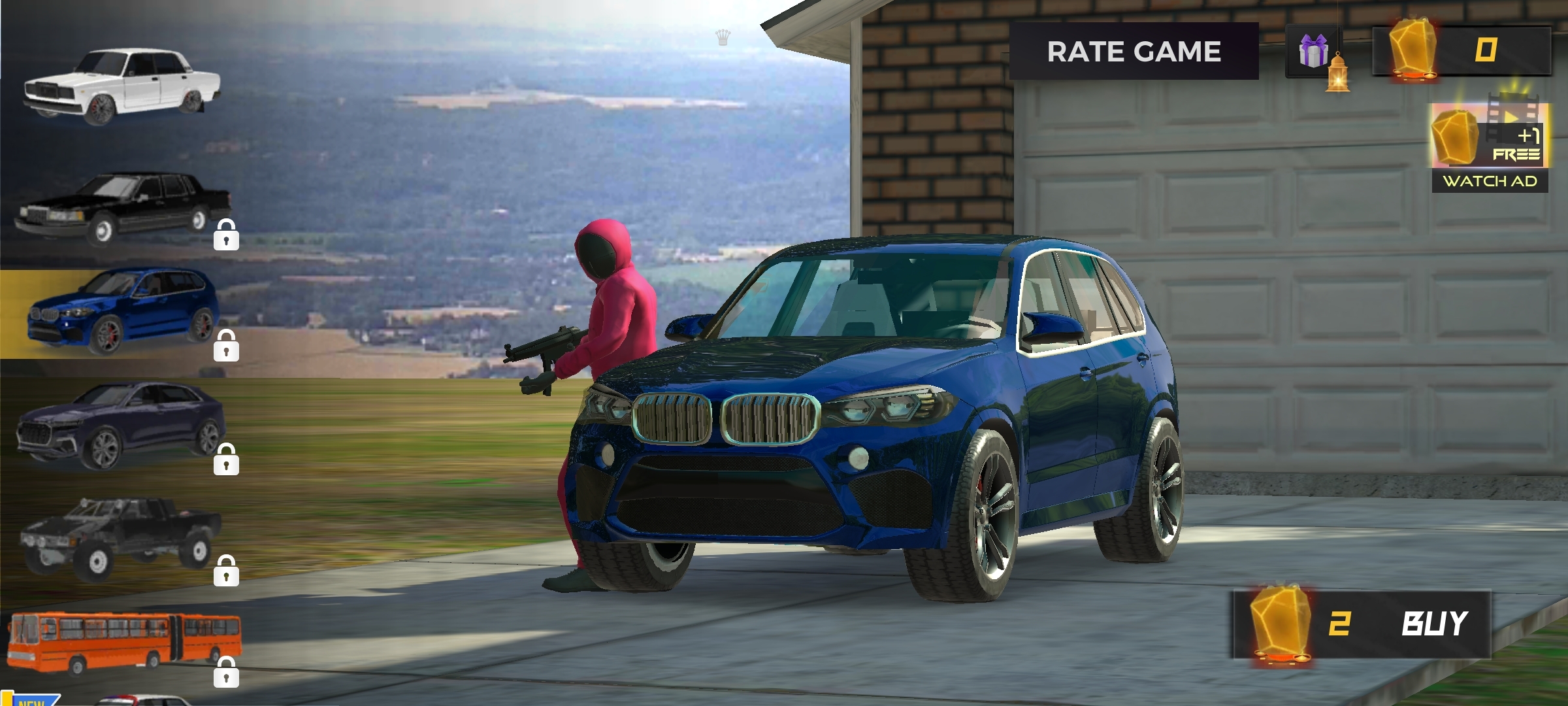Viewport: 1568px width, 706px height.
Task: Watch ad for a free gem
Action: pos(1490,148)
